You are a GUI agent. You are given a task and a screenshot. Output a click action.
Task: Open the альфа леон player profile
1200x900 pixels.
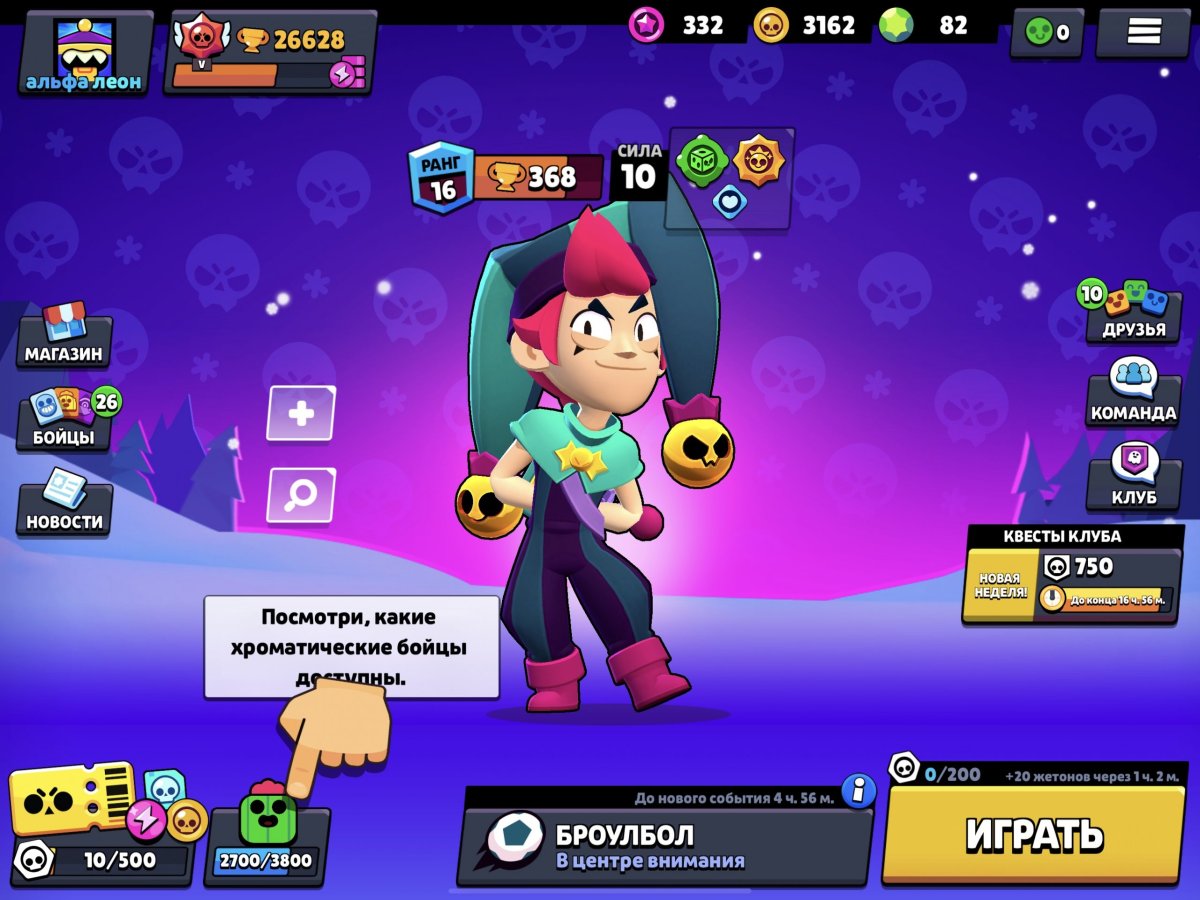pyautogui.click(x=84, y=54)
